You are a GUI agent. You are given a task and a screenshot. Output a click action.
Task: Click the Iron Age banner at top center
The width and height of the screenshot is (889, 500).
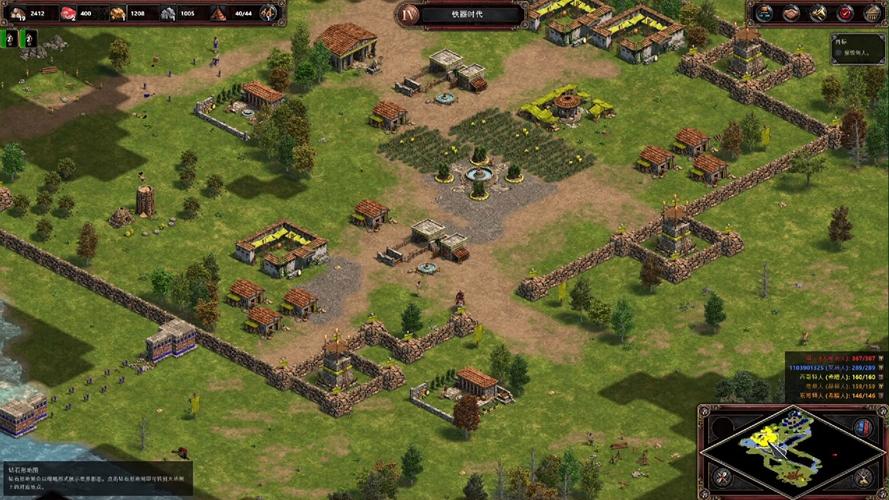click(x=462, y=14)
